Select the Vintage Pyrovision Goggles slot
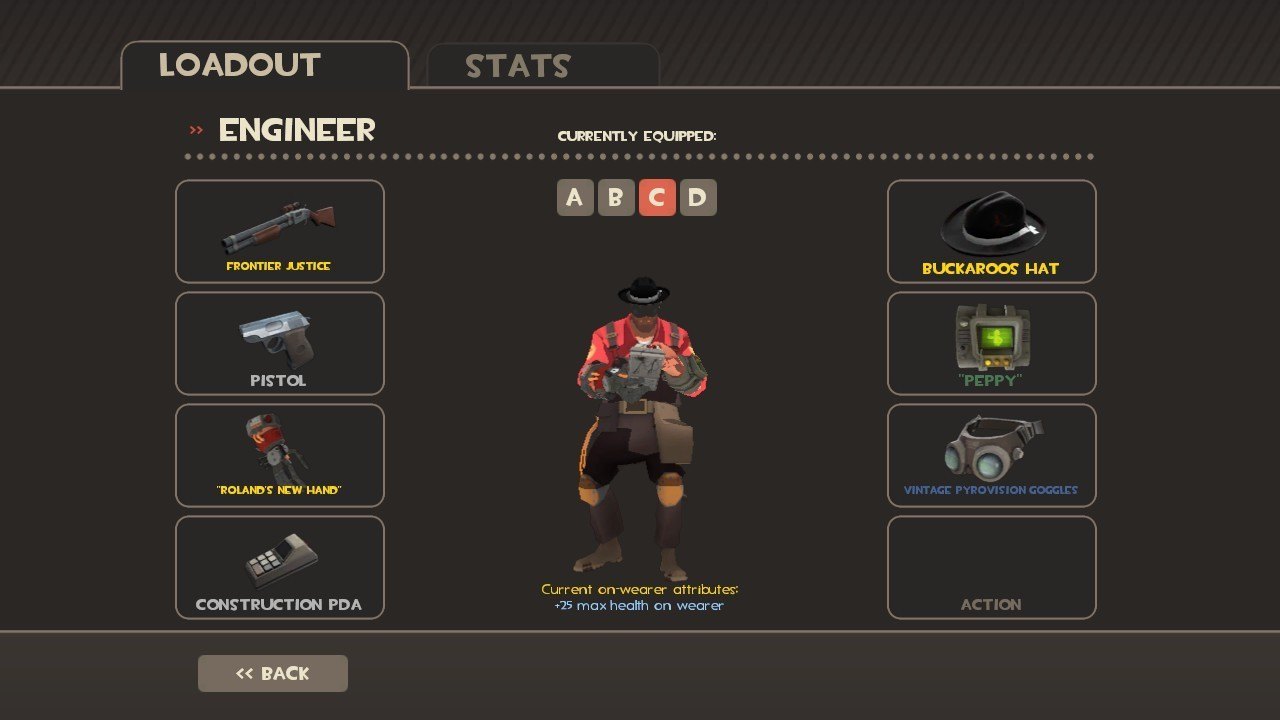Image resolution: width=1280 pixels, height=720 pixels. point(991,456)
